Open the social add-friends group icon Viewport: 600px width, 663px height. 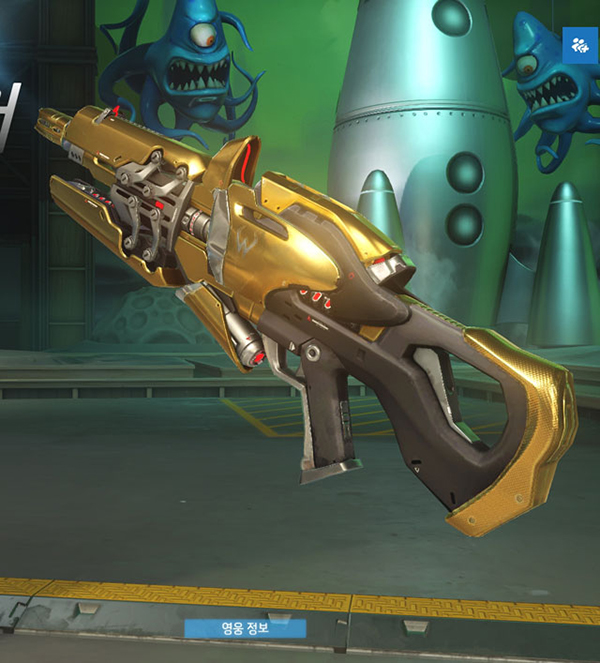click(580, 45)
